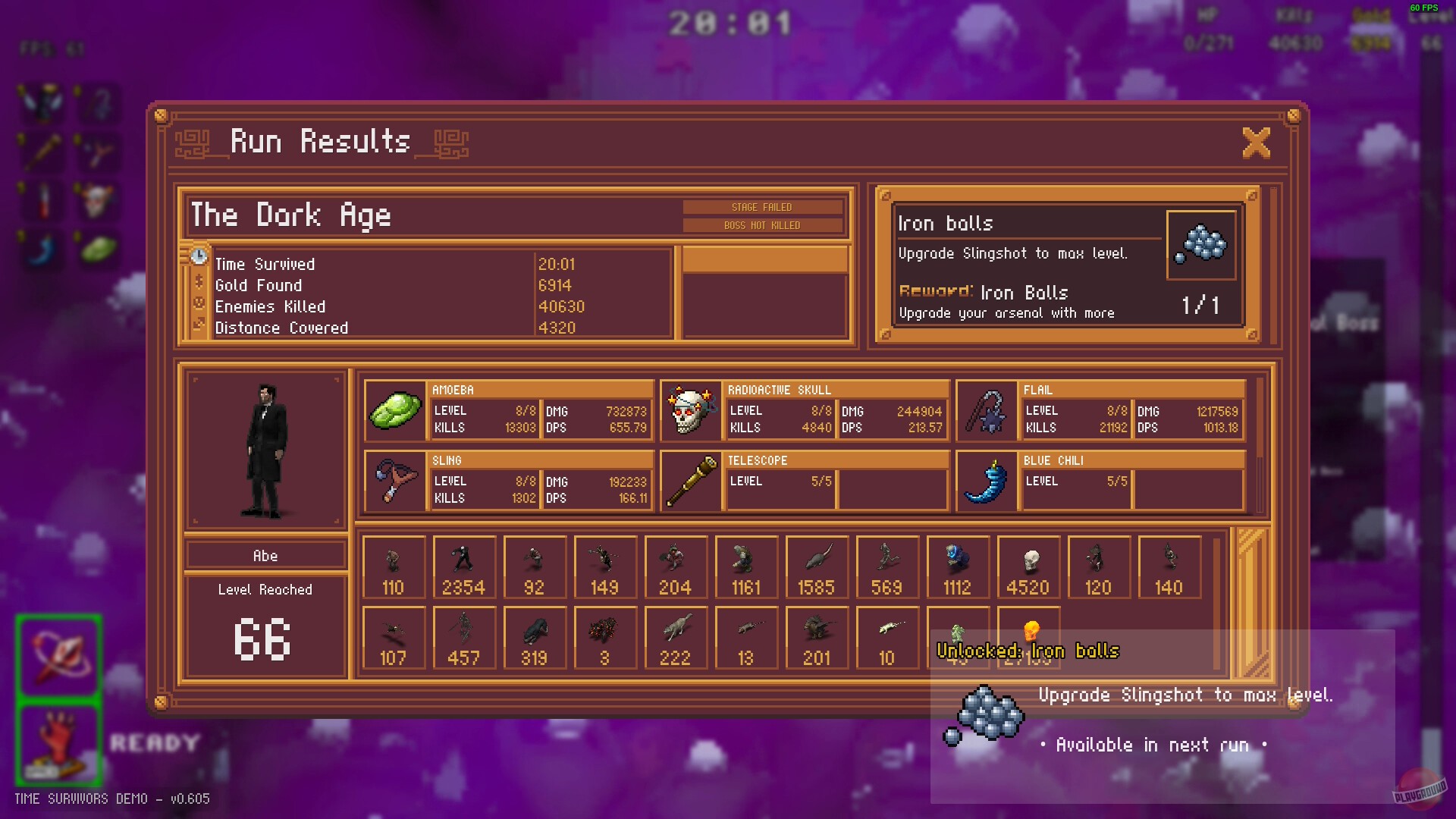Click the Radioactive Skull weapon icon
The width and height of the screenshot is (1456, 819).
click(691, 412)
